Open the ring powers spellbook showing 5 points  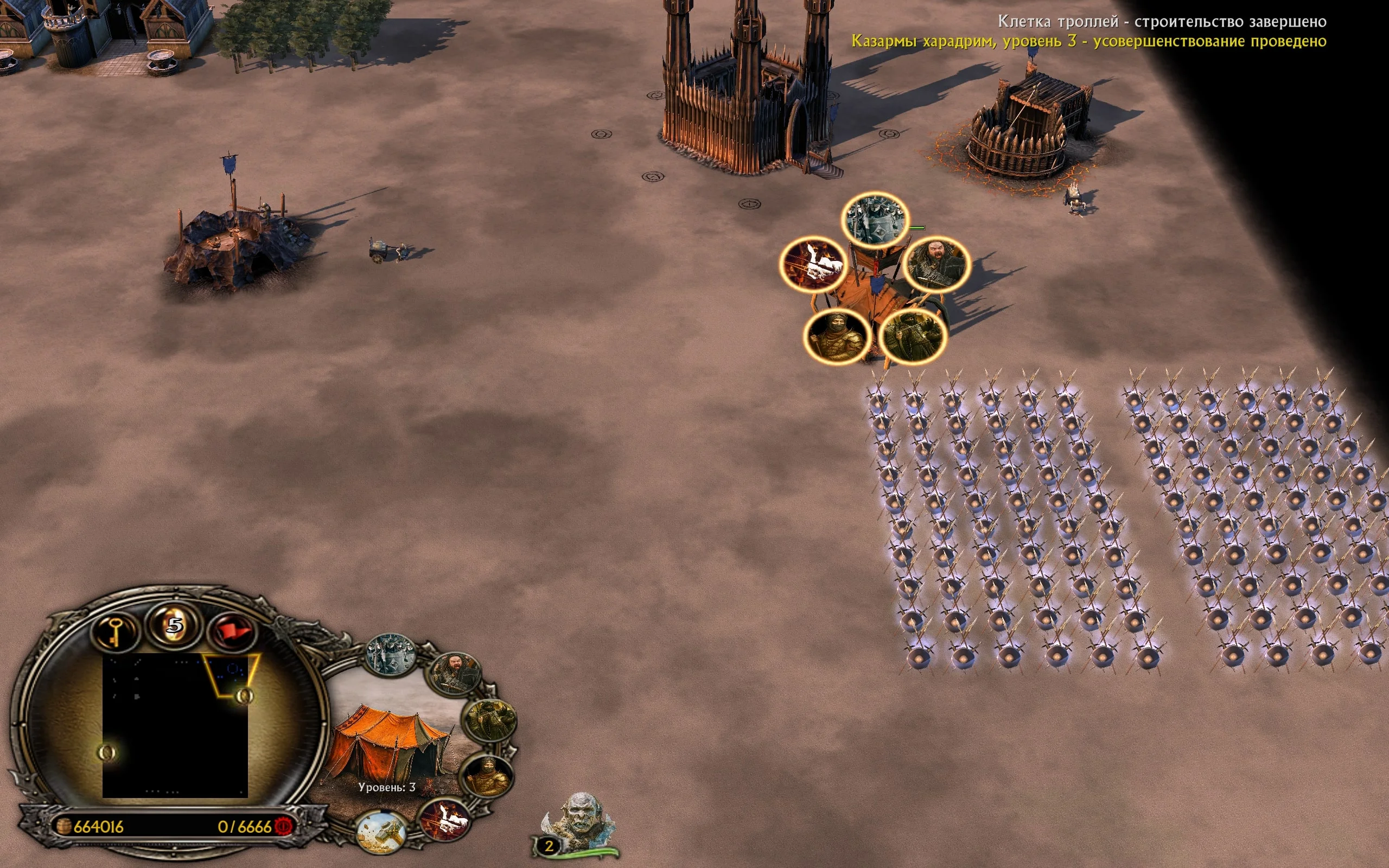(175, 624)
